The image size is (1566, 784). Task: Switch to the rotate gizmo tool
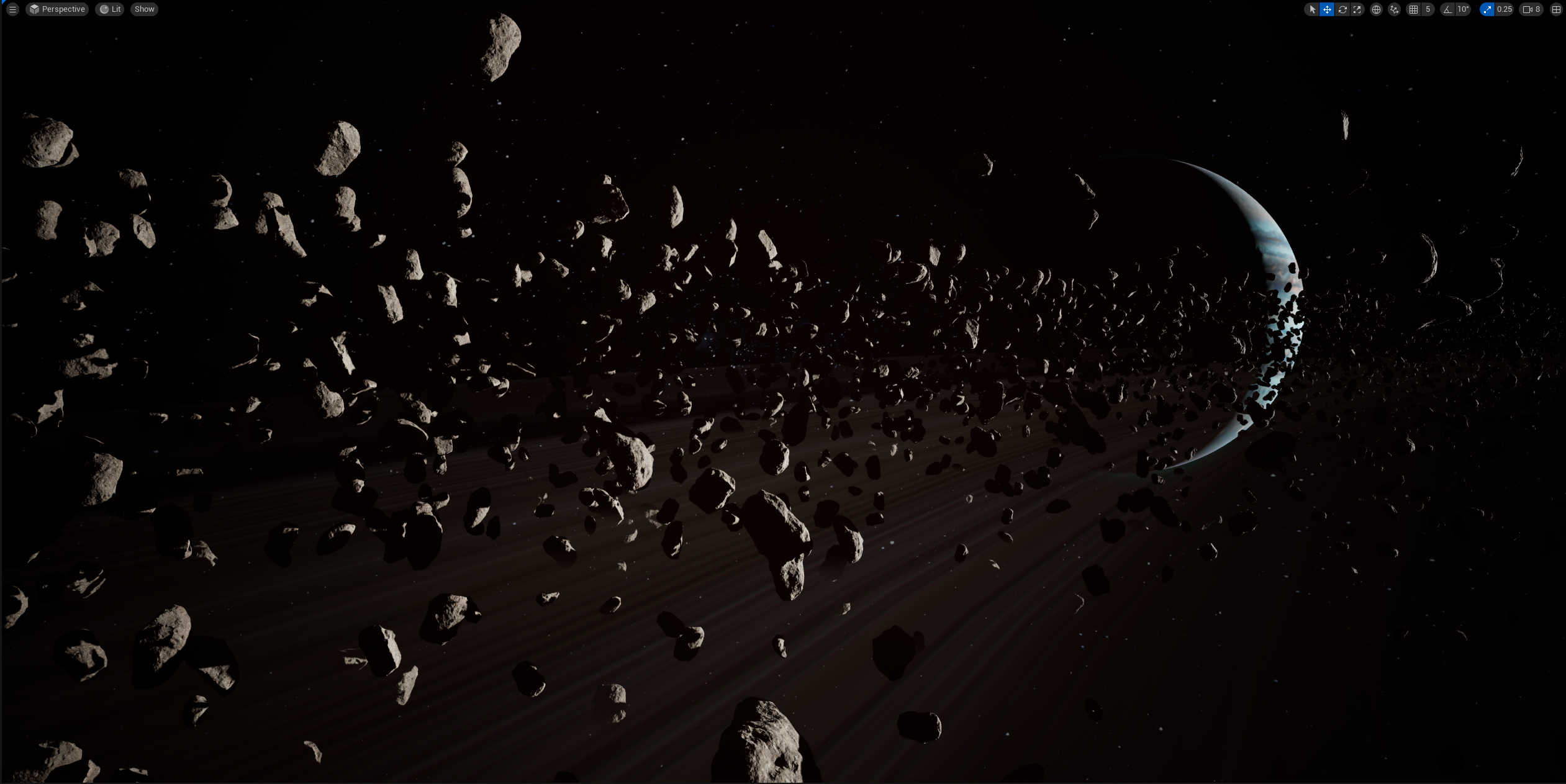click(1342, 9)
